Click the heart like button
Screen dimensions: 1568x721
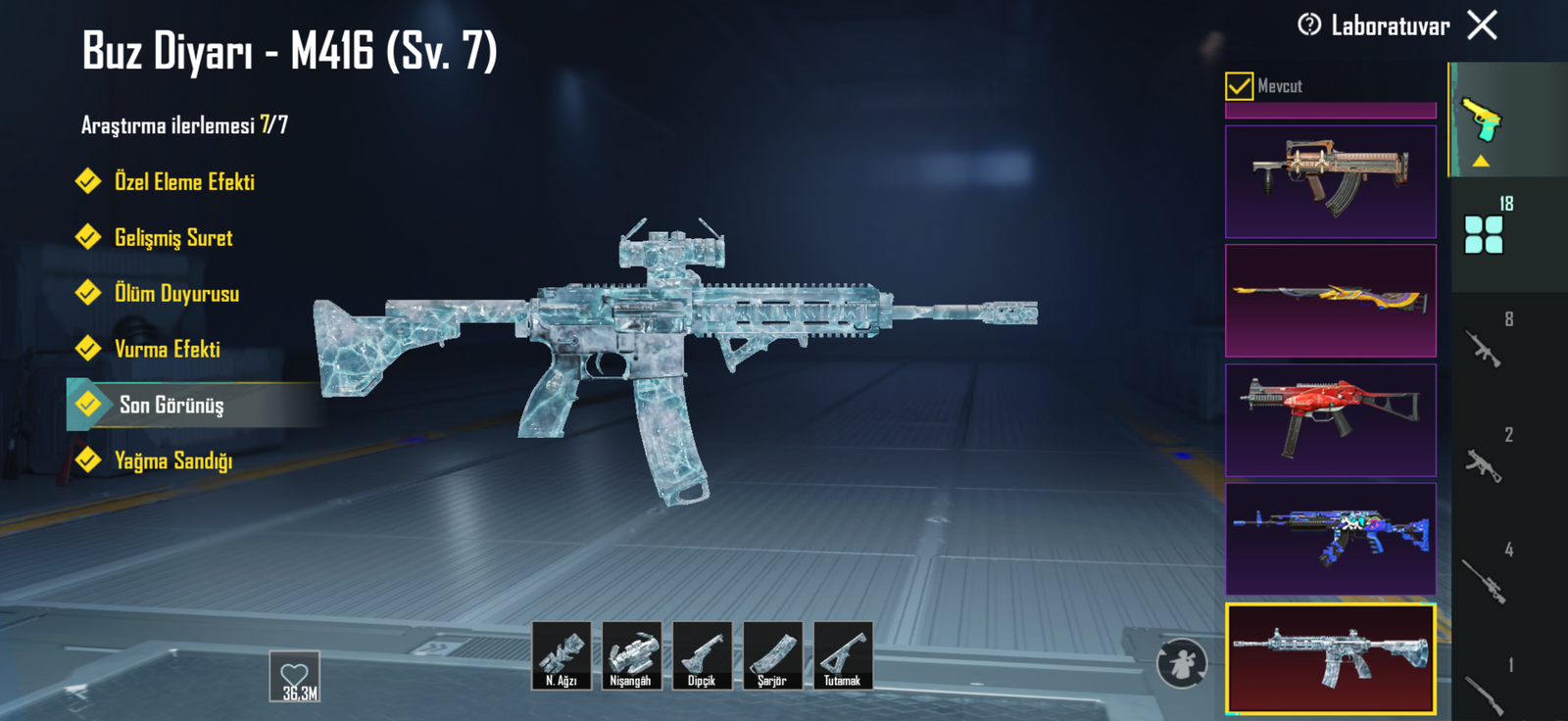point(295,676)
